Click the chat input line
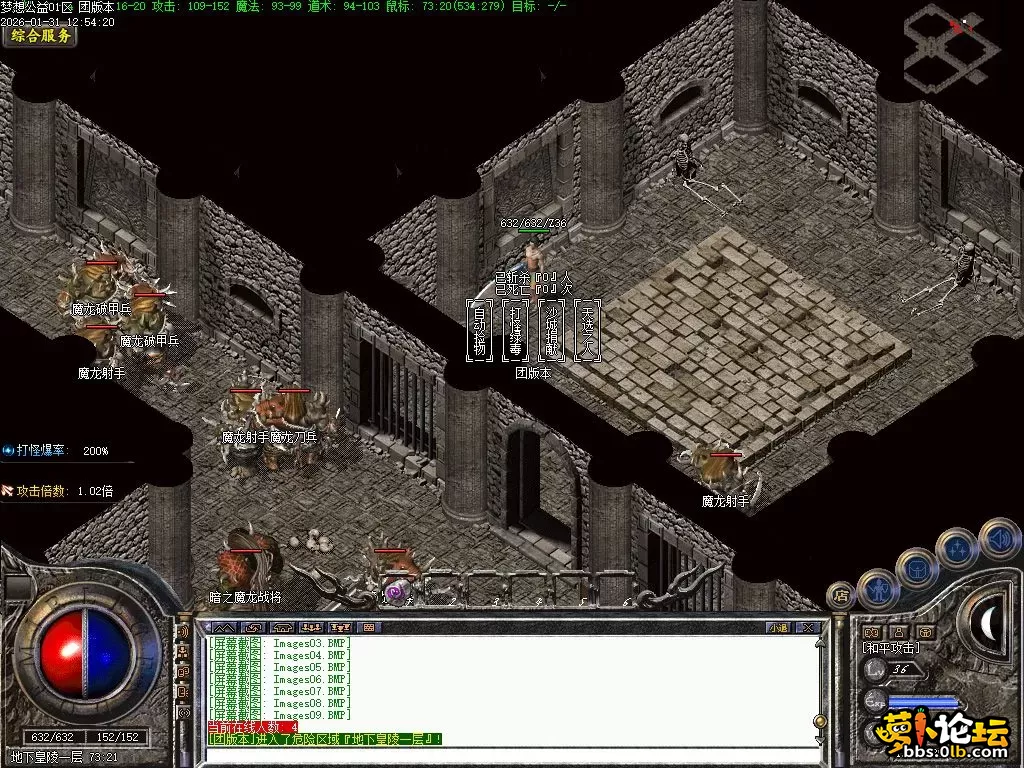The image size is (1024, 768). pos(500,755)
